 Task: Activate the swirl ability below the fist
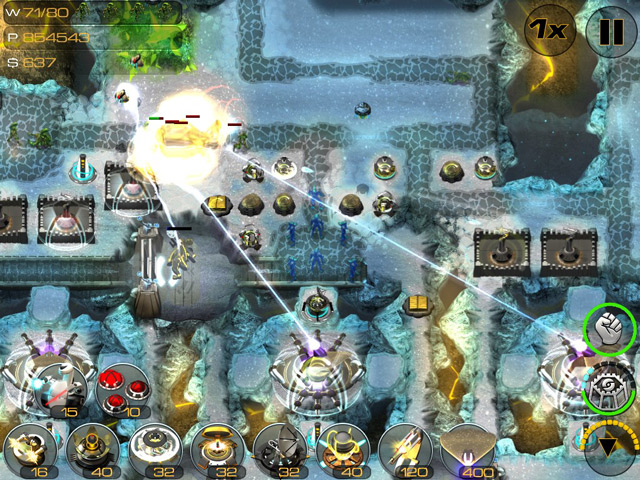(609, 387)
